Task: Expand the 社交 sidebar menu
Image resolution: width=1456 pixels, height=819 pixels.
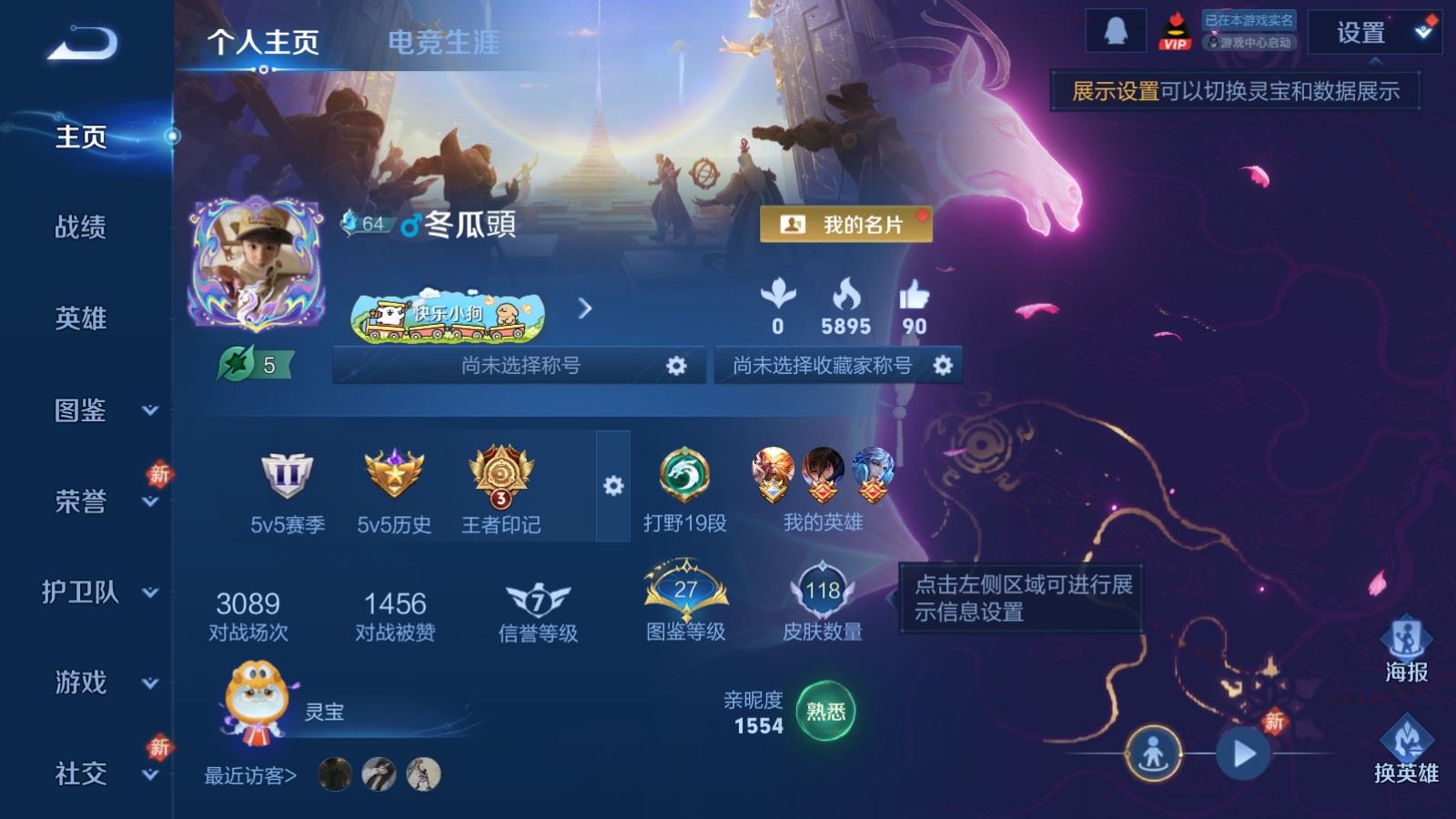Action: [x=100, y=774]
